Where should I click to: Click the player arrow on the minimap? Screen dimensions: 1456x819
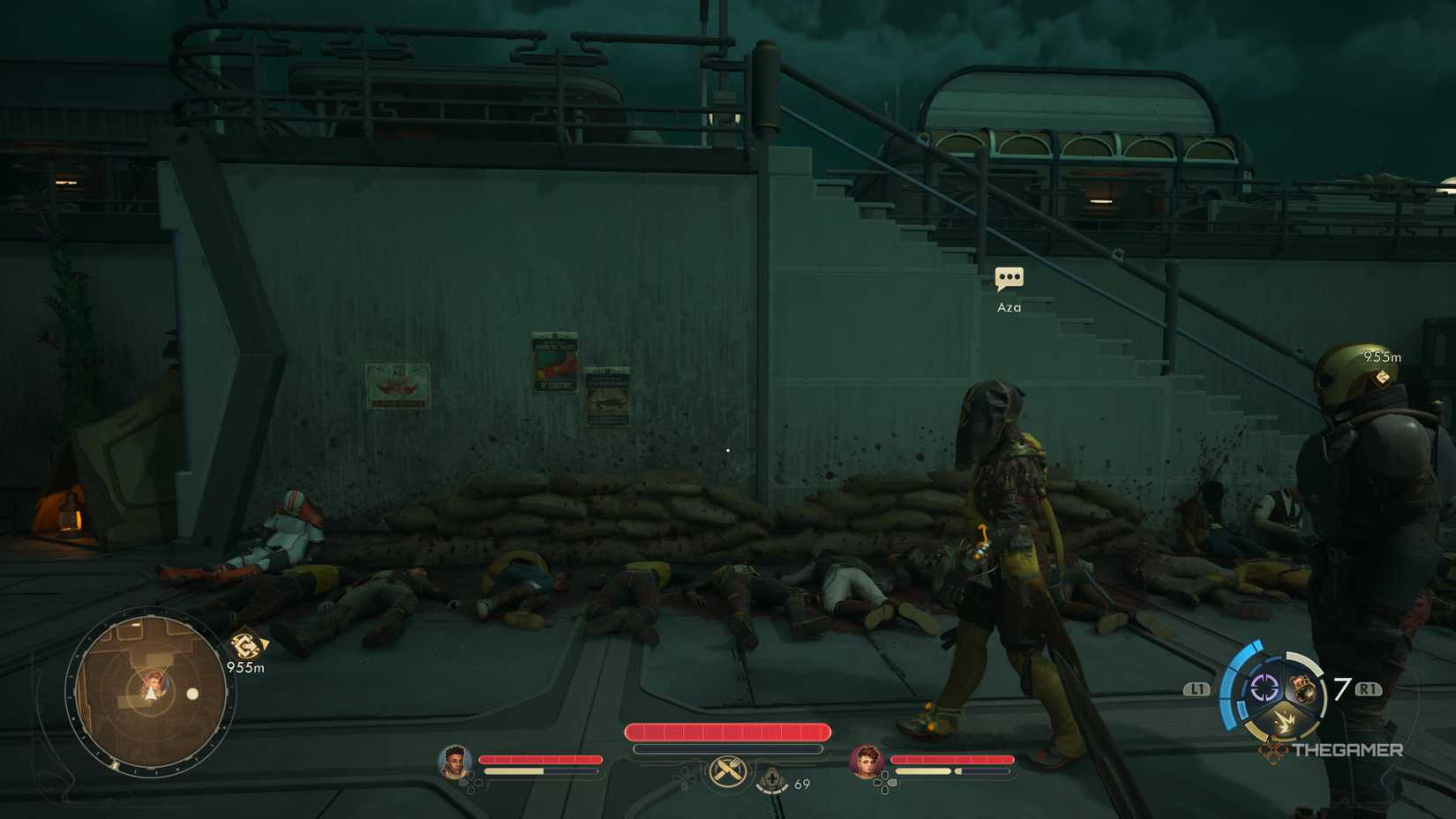[x=151, y=693]
